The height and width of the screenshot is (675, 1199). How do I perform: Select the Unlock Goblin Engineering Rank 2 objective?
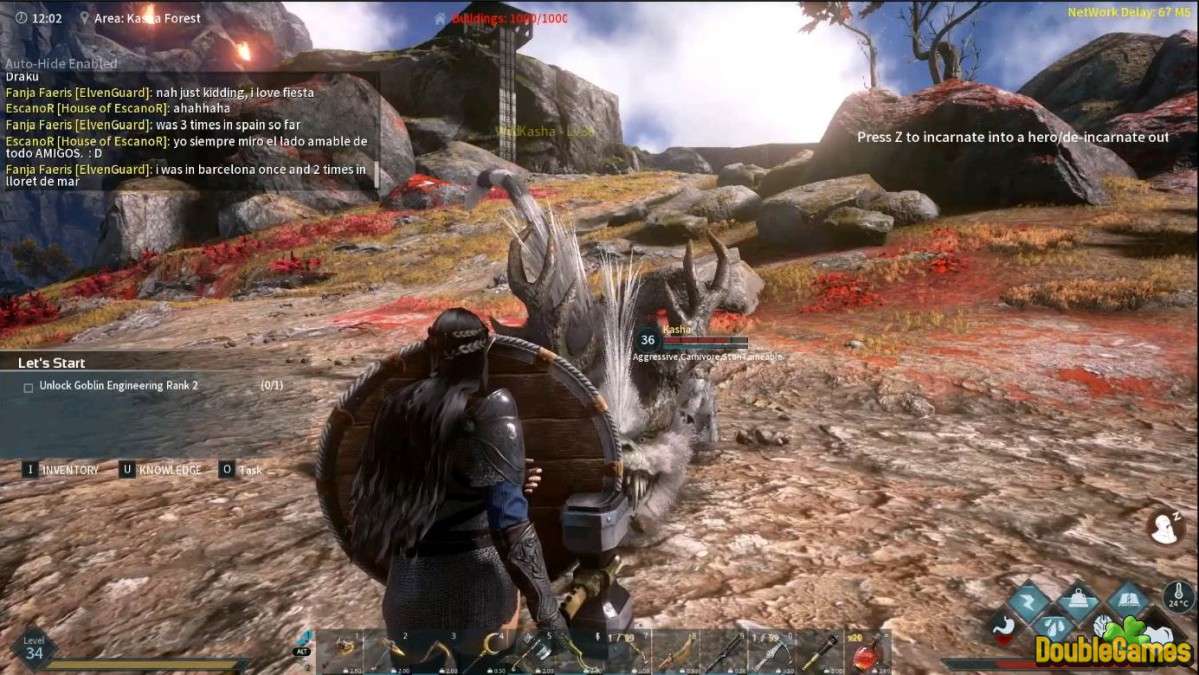[x=118, y=386]
